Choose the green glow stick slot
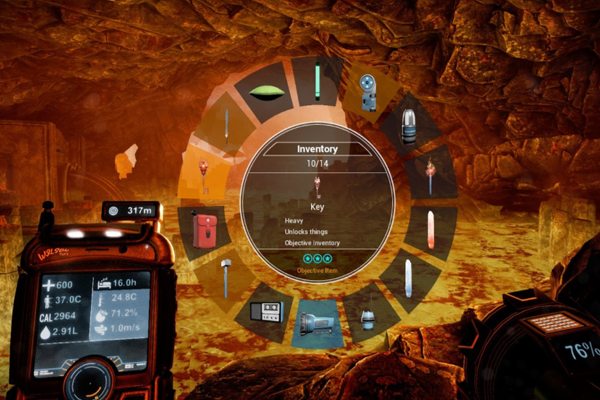 coord(317,80)
